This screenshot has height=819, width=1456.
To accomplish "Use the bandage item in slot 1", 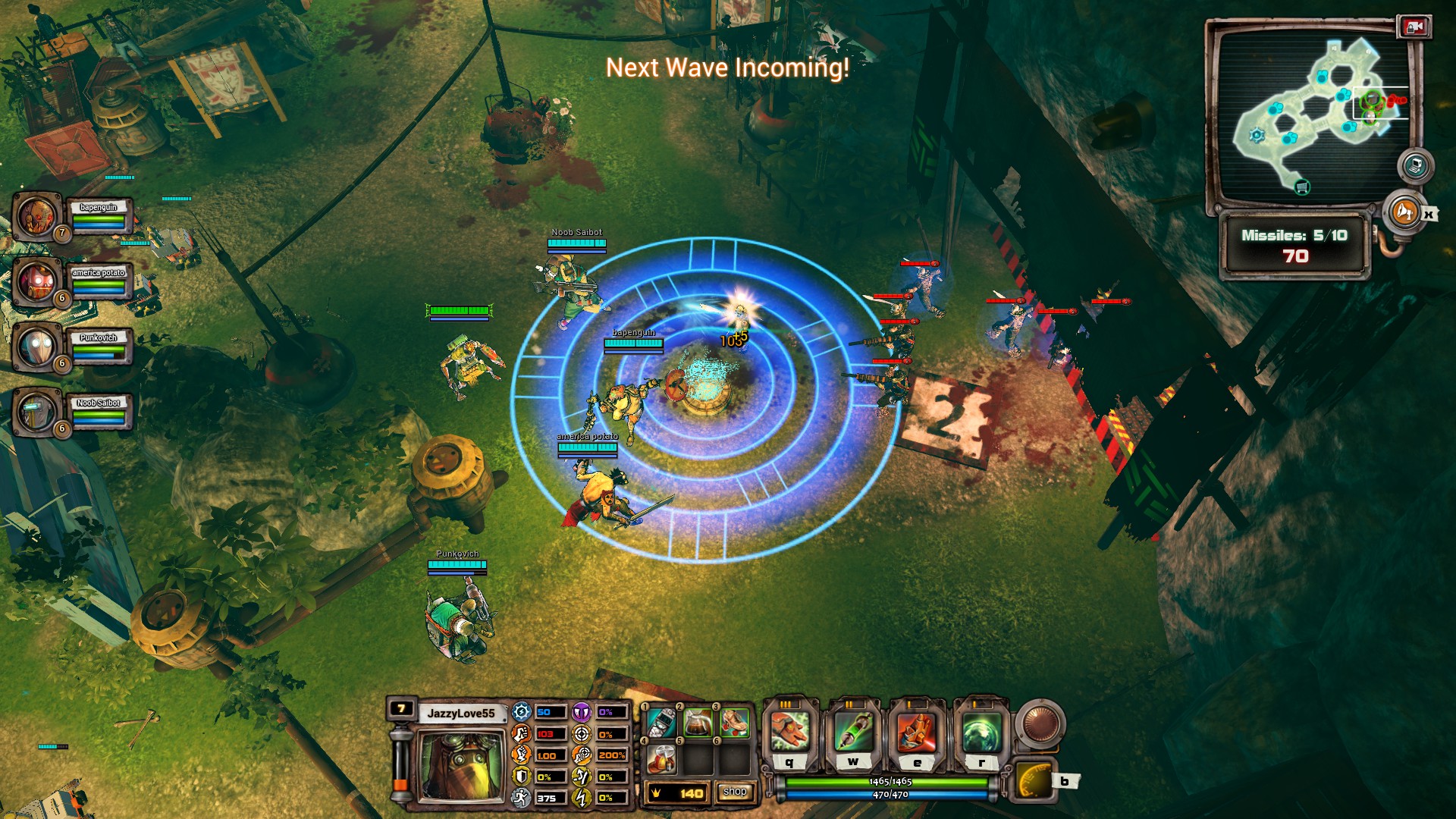I will 661,723.
